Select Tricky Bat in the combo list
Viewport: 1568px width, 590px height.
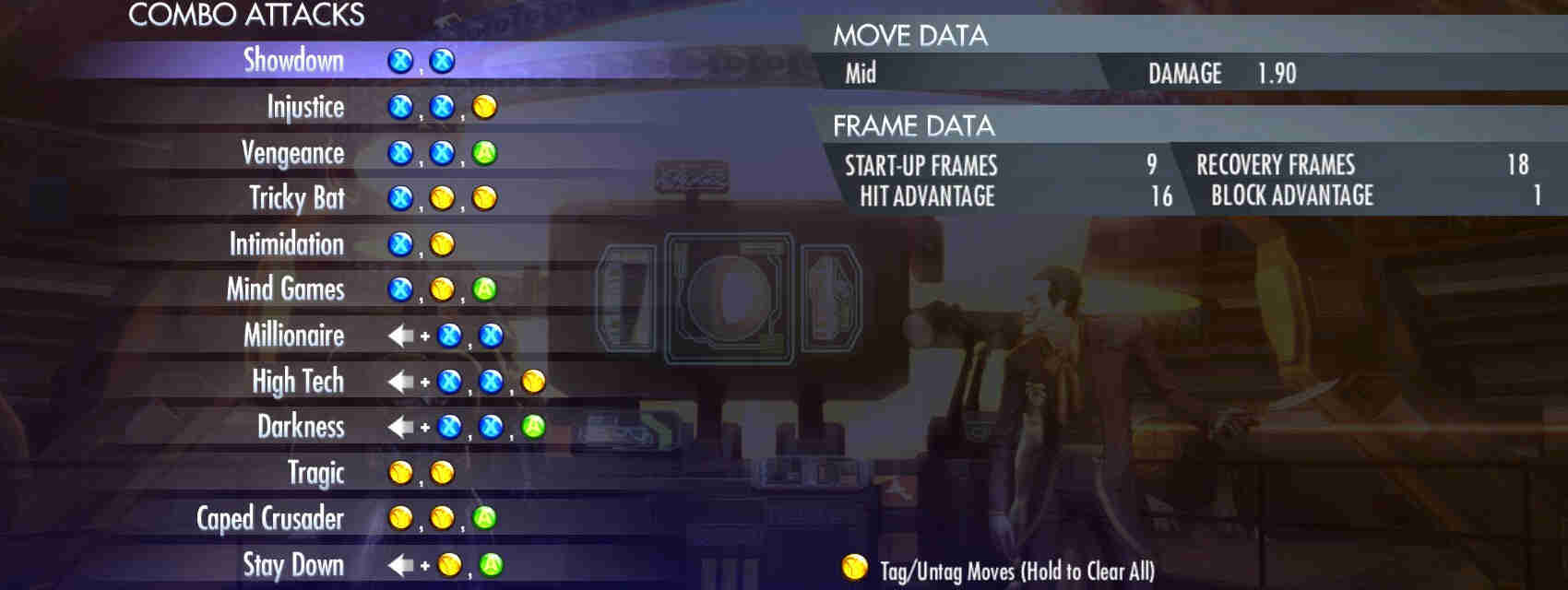(296, 198)
